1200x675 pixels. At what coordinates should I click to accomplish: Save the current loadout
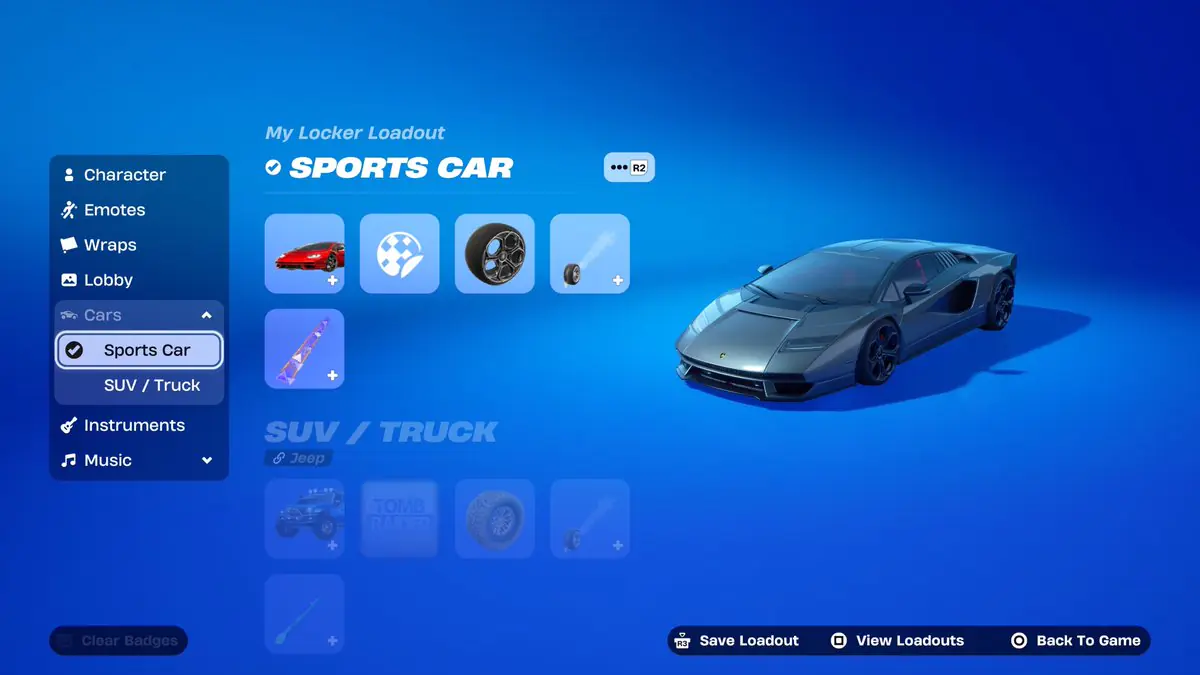tap(738, 641)
